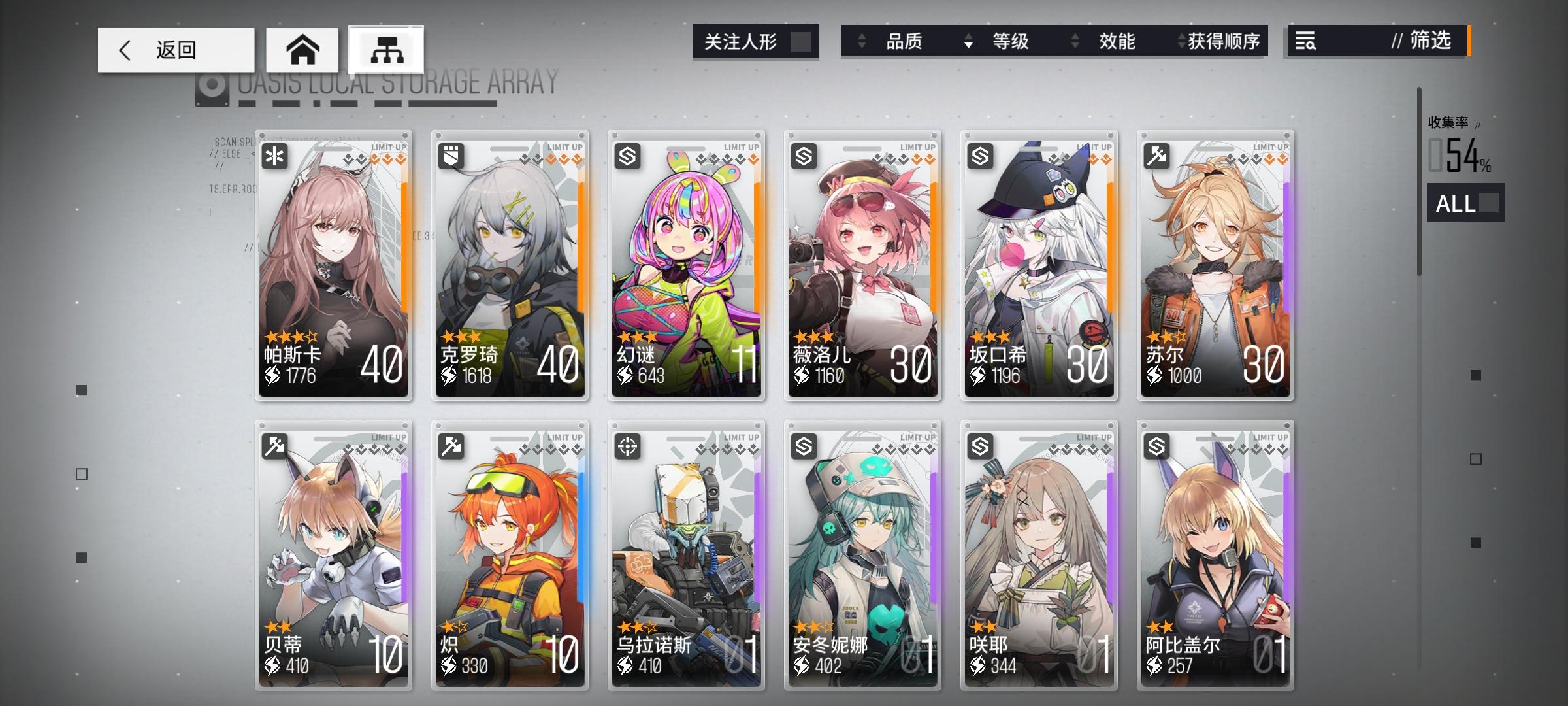
Task: Click the home icon in the top toolbar
Action: (x=302, y=49)
